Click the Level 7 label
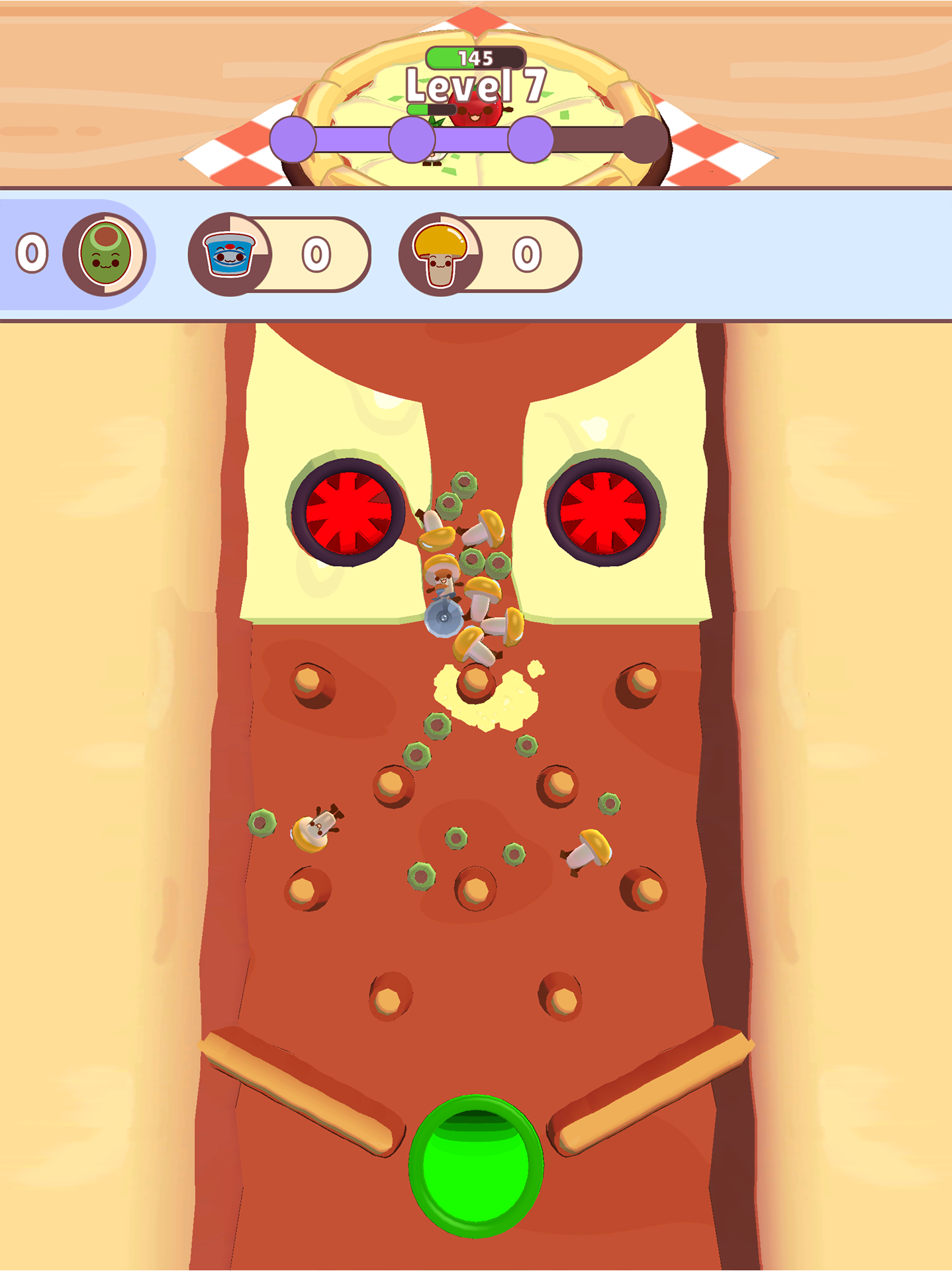 click(x=475, y=85)
